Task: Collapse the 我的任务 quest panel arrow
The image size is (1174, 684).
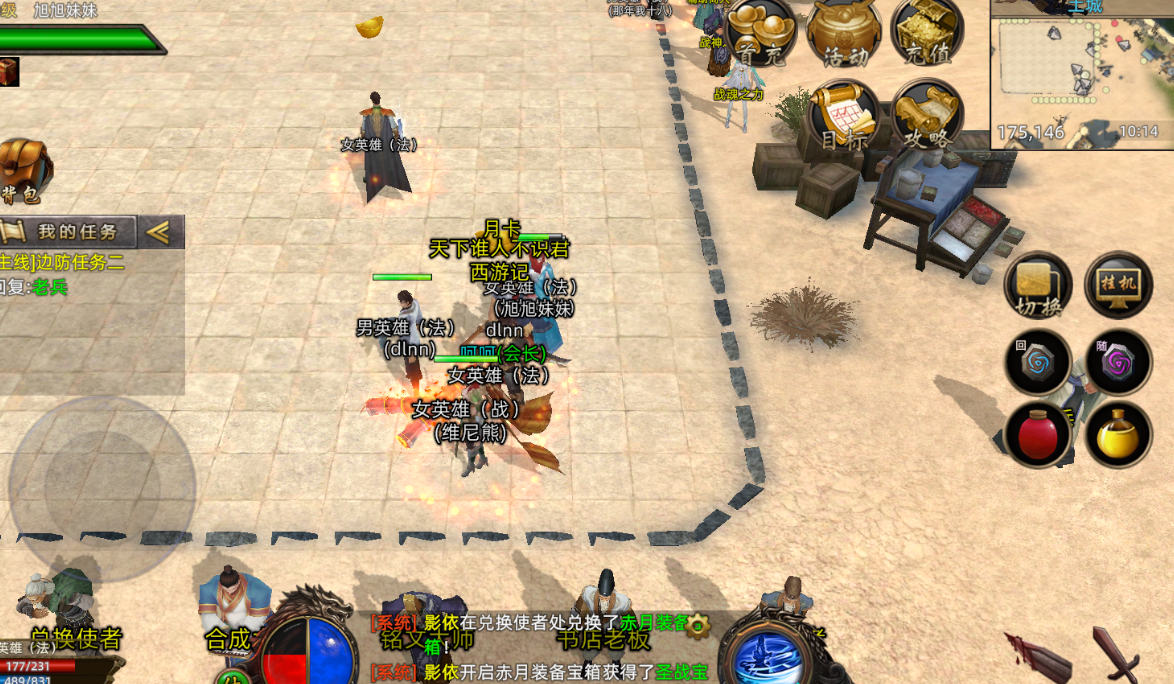Action: (158, 232)
